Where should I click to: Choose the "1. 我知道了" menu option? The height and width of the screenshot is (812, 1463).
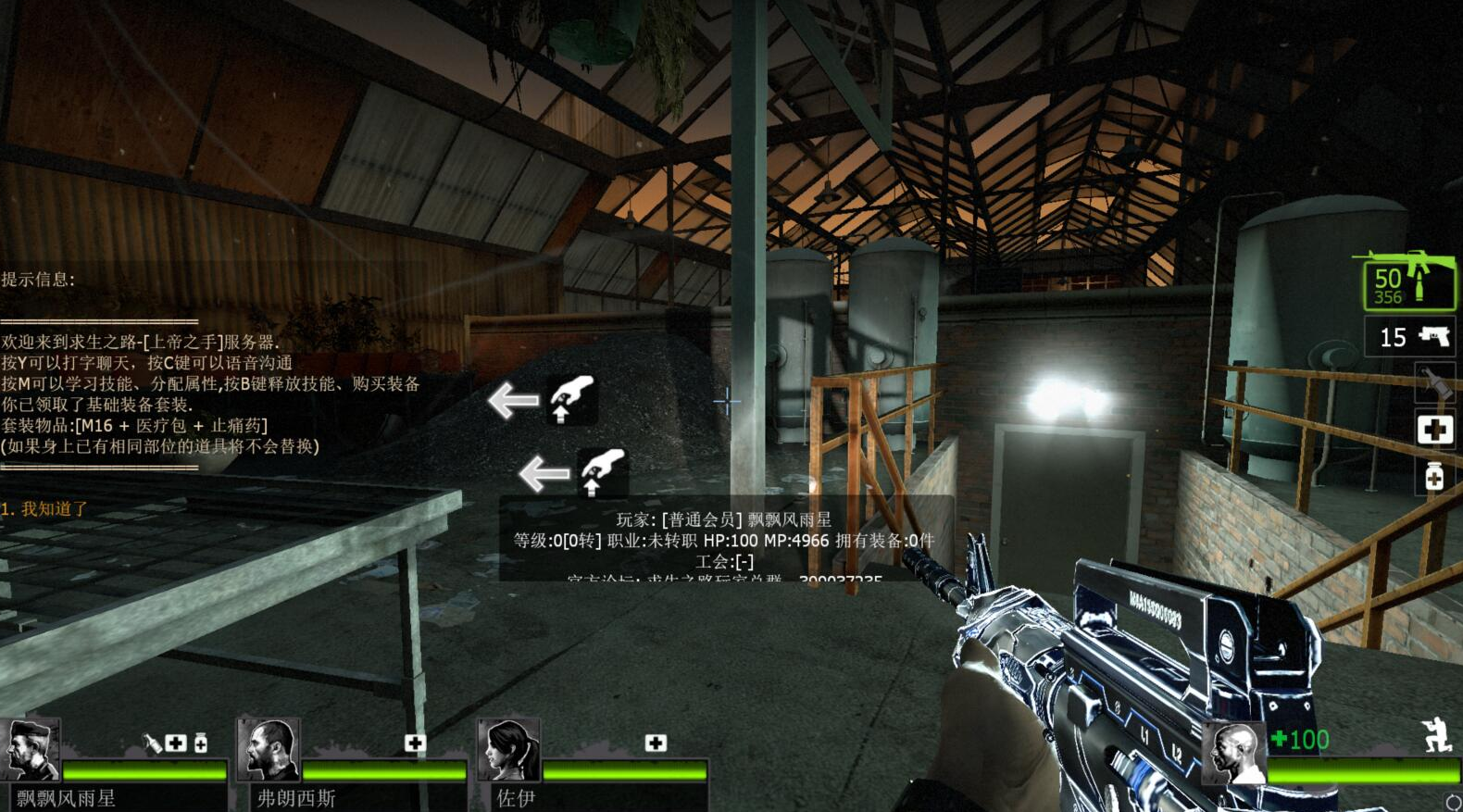[x=44, y=508]
